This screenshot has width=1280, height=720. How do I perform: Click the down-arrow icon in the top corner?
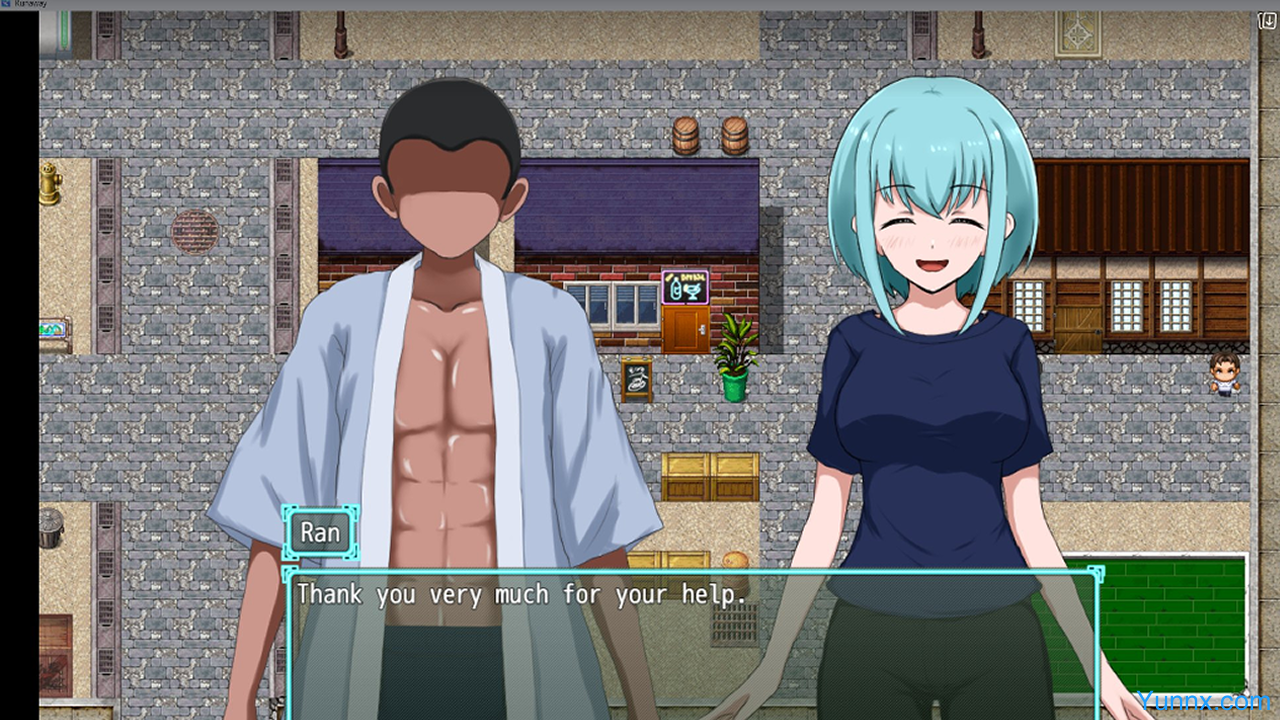(1269, 21)
